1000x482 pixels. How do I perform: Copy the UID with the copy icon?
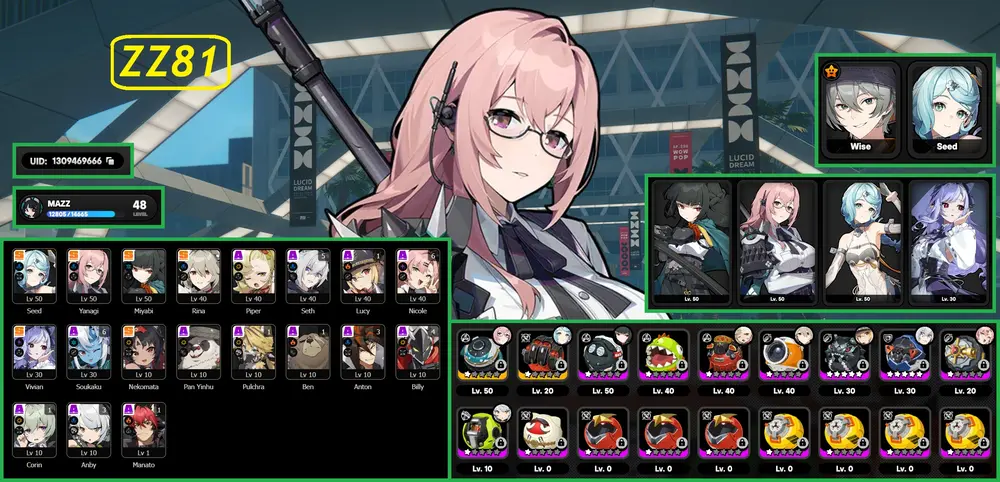click(x=109, y=160)
